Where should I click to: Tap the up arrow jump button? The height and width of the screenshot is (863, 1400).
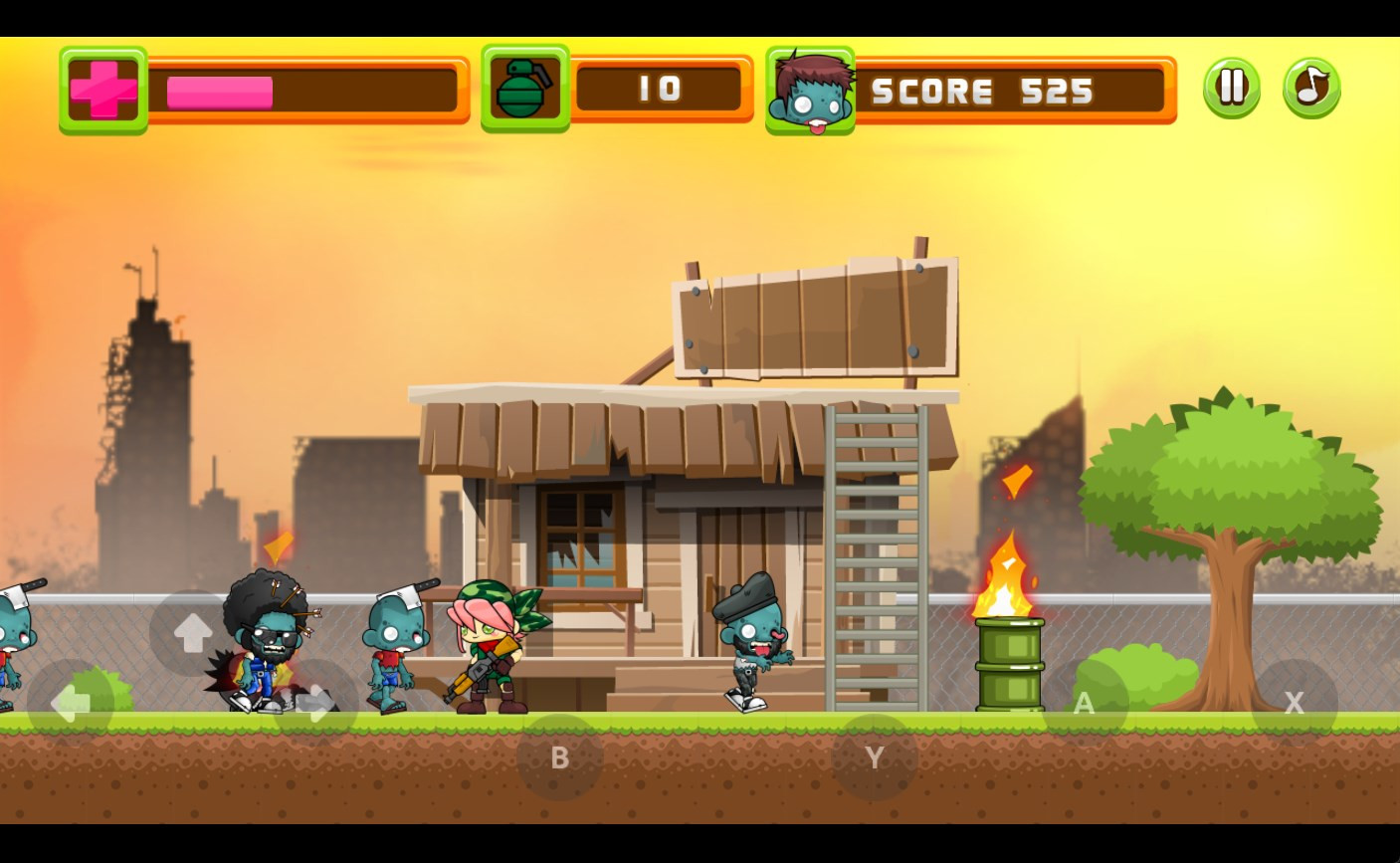click(192, 633)
